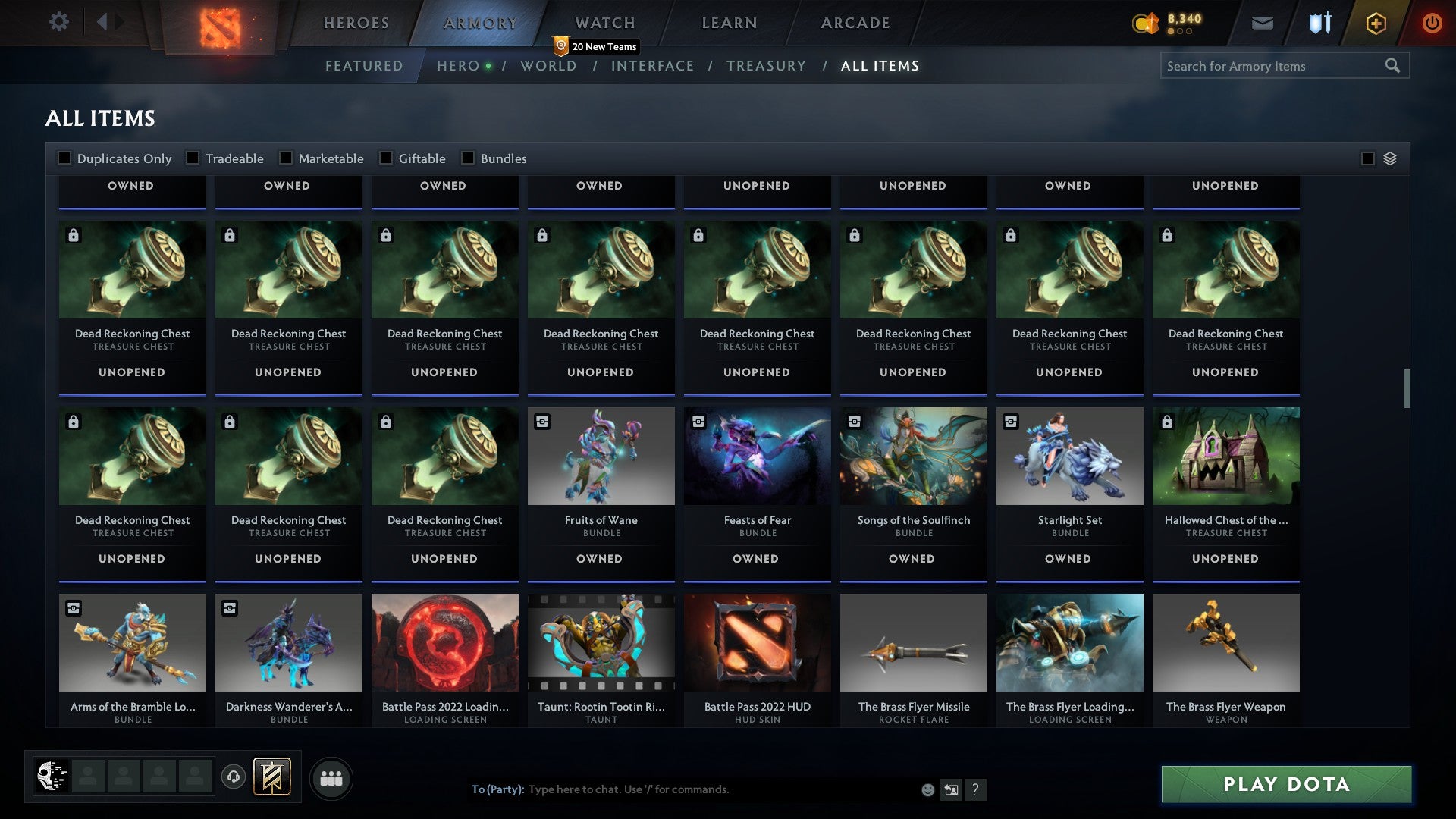This screenshot has height=819, width=1456.
Task: Click the voice chat headphones icon
Action: tap(233, 777)
